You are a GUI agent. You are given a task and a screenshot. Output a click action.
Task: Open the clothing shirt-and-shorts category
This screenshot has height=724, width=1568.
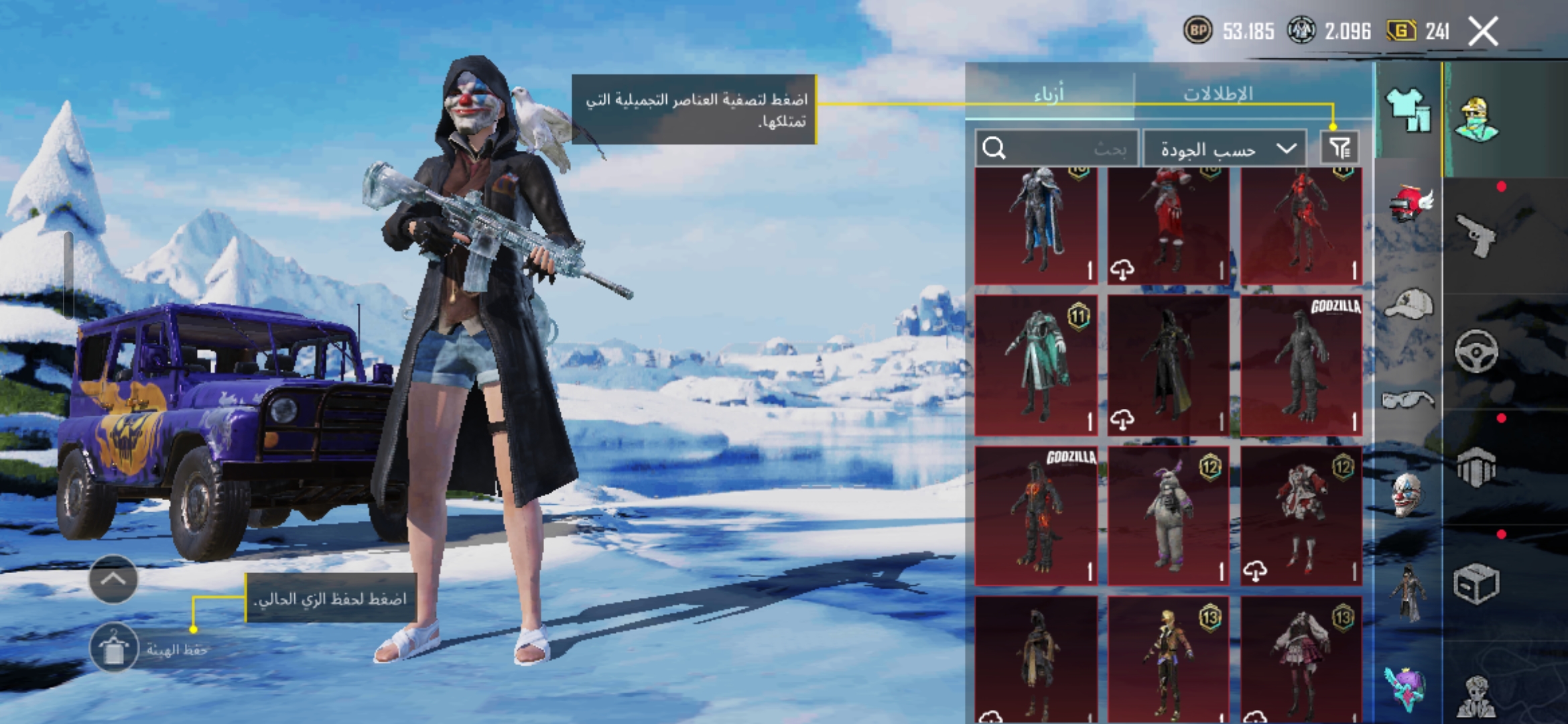point(1408,111)
